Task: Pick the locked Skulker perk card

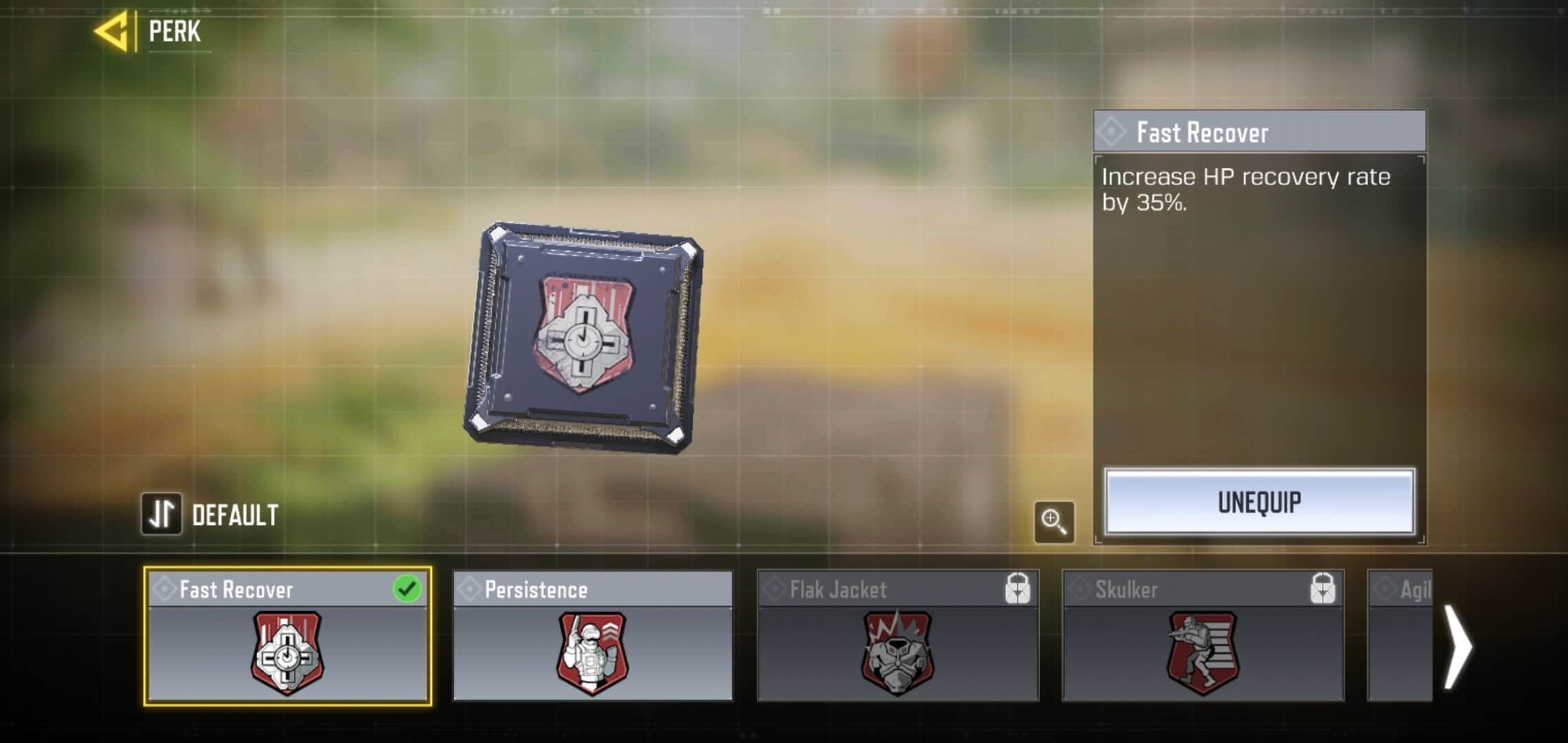Action: 1203,636
